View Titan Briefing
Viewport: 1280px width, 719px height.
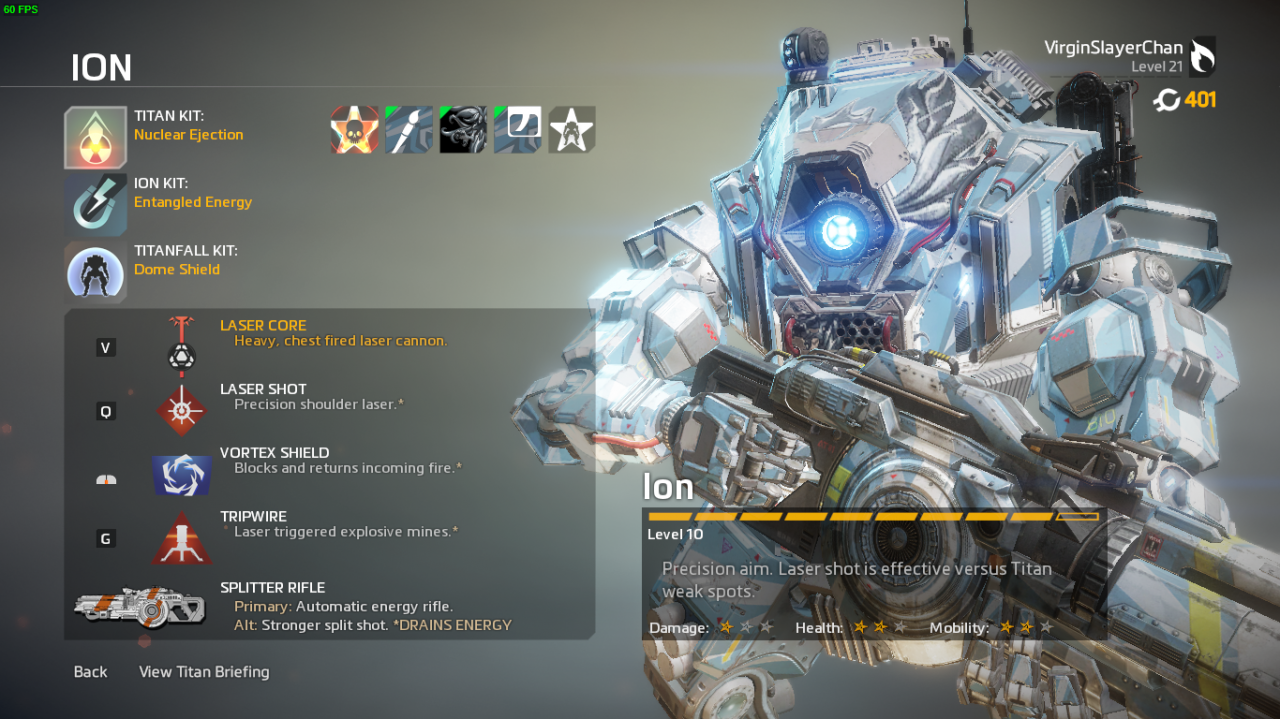(204, 672)
